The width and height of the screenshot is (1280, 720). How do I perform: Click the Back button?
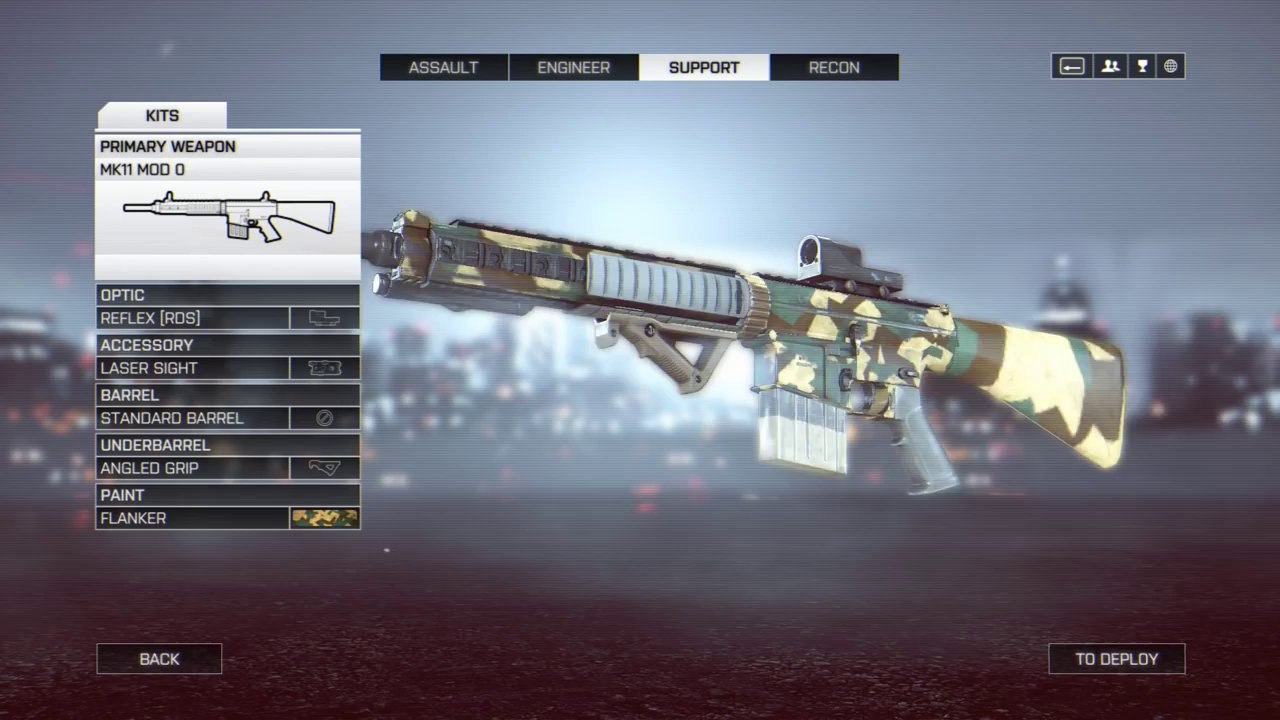coord(159,659)
